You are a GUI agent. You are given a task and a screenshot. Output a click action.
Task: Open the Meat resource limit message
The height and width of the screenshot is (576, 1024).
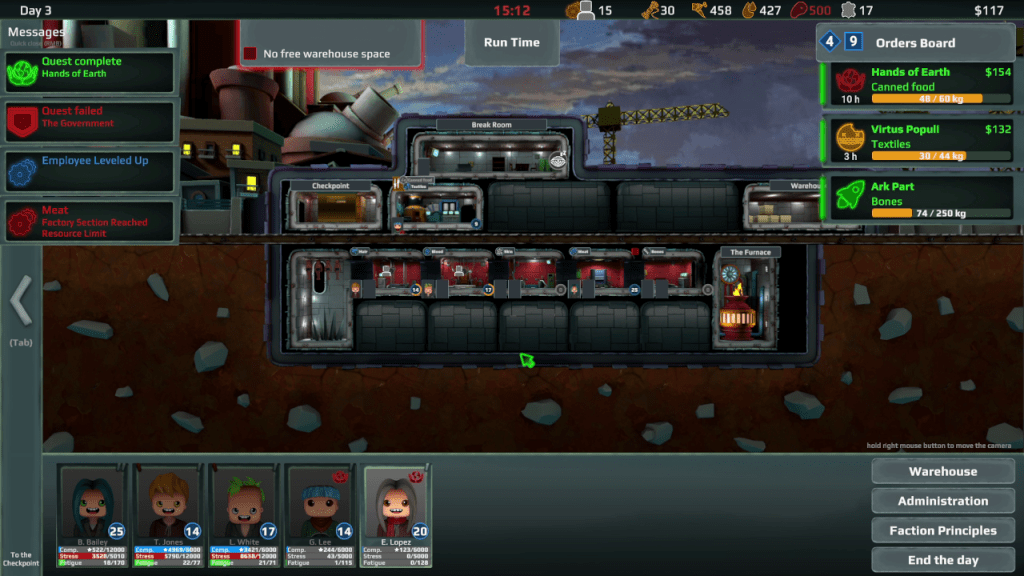(90, 221)
